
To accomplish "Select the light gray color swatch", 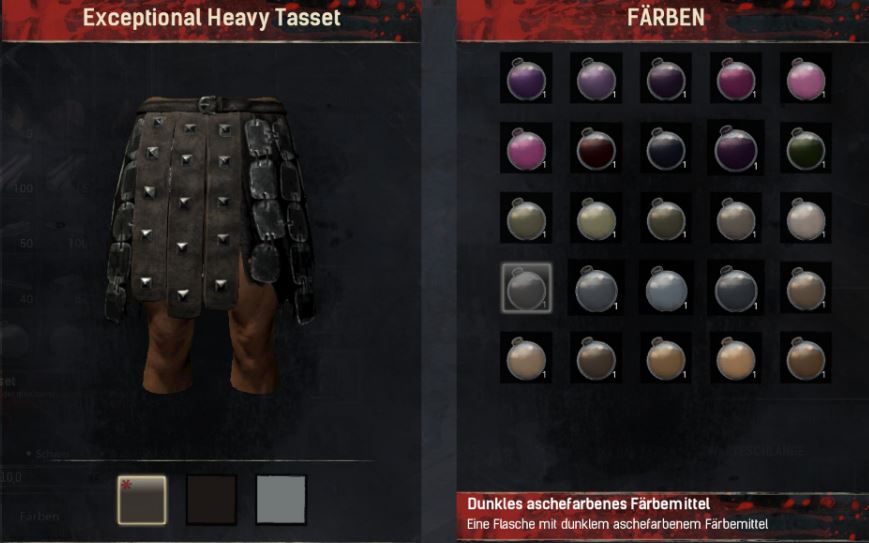I will point(281,499).
